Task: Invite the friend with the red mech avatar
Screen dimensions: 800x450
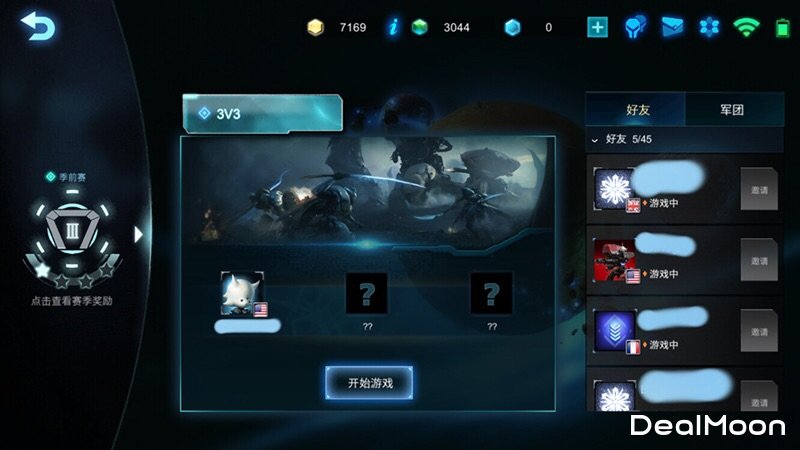Action: pos(759,260)
